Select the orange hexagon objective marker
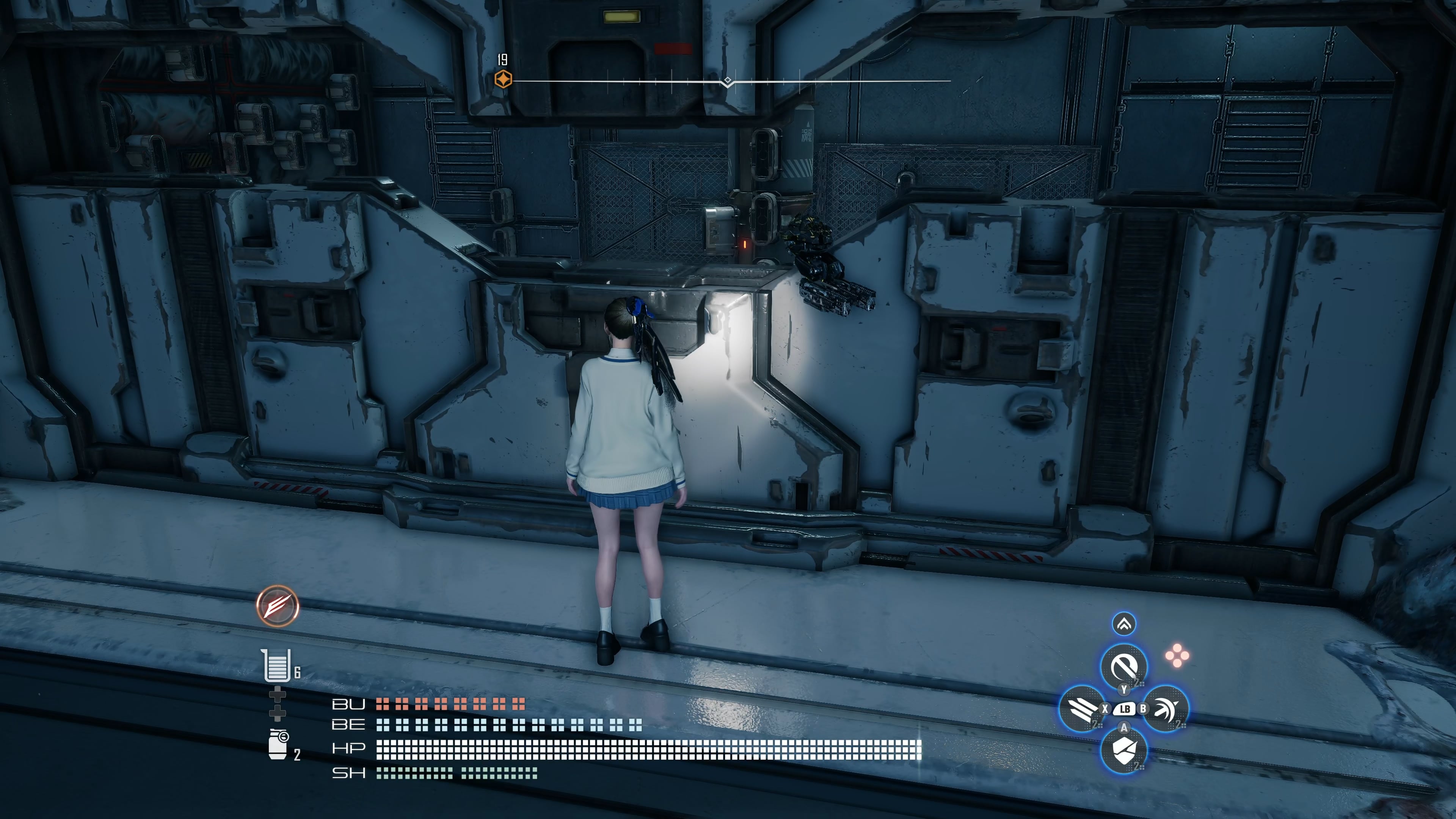Image resolution: width=1456 pixels, height=819 pixels. pyautogui.click(x=503, y=79)
